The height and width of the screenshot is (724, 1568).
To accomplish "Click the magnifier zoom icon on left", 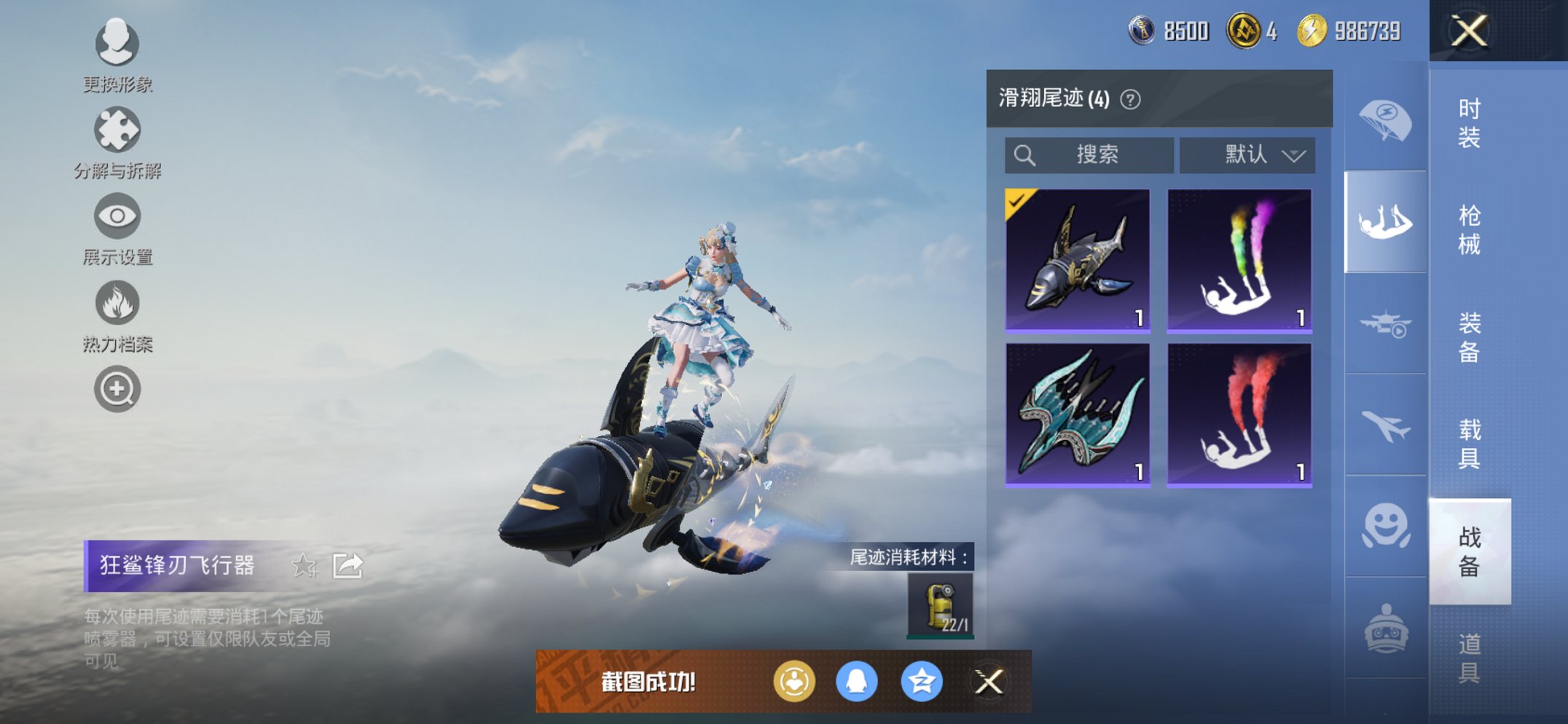I will [x=117, y=388].
